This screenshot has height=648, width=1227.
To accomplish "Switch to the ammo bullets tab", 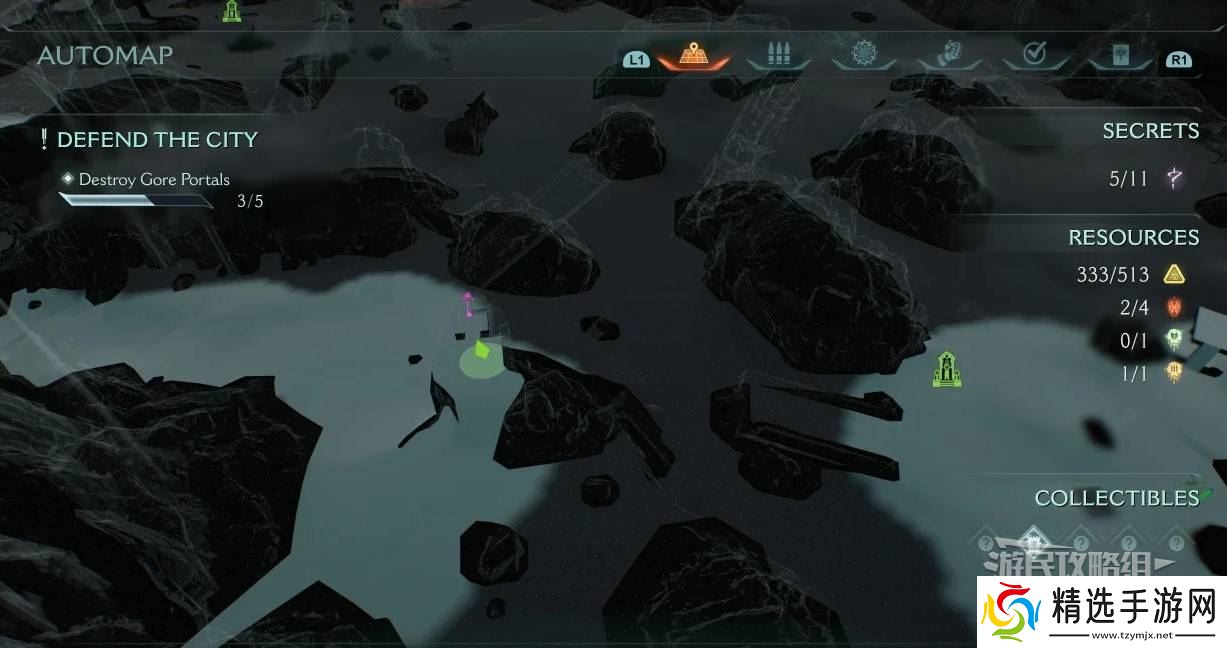I will click(x=778, y=54).
